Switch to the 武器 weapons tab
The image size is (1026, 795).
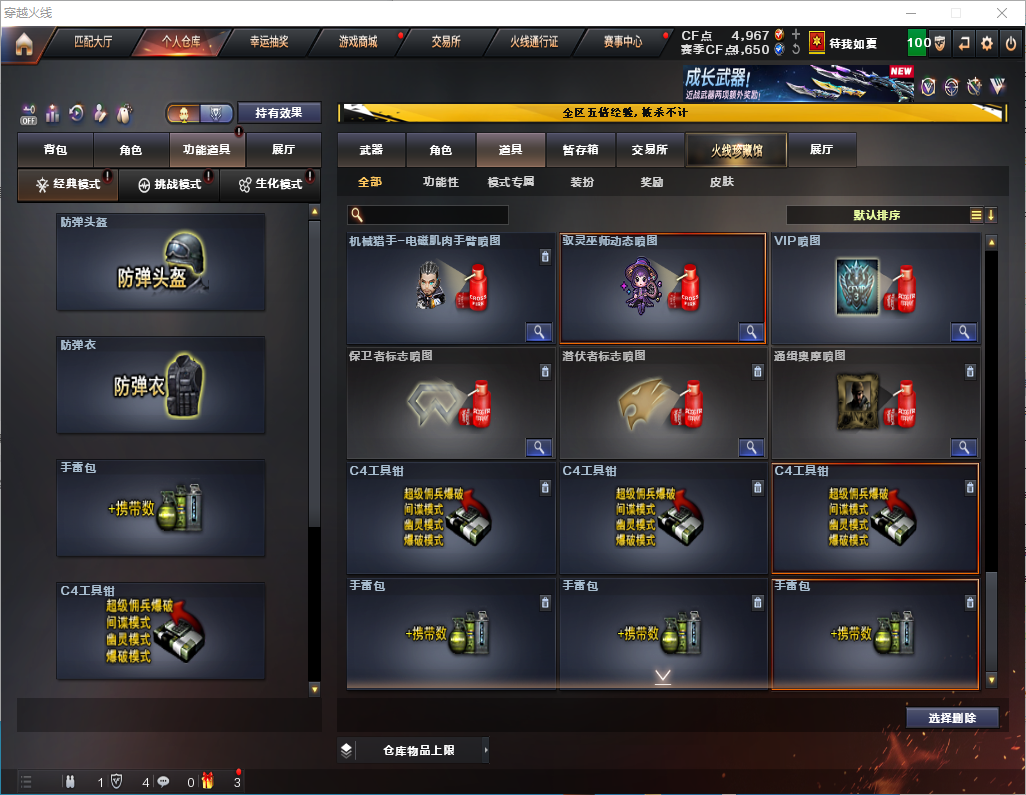coord(371,150)
